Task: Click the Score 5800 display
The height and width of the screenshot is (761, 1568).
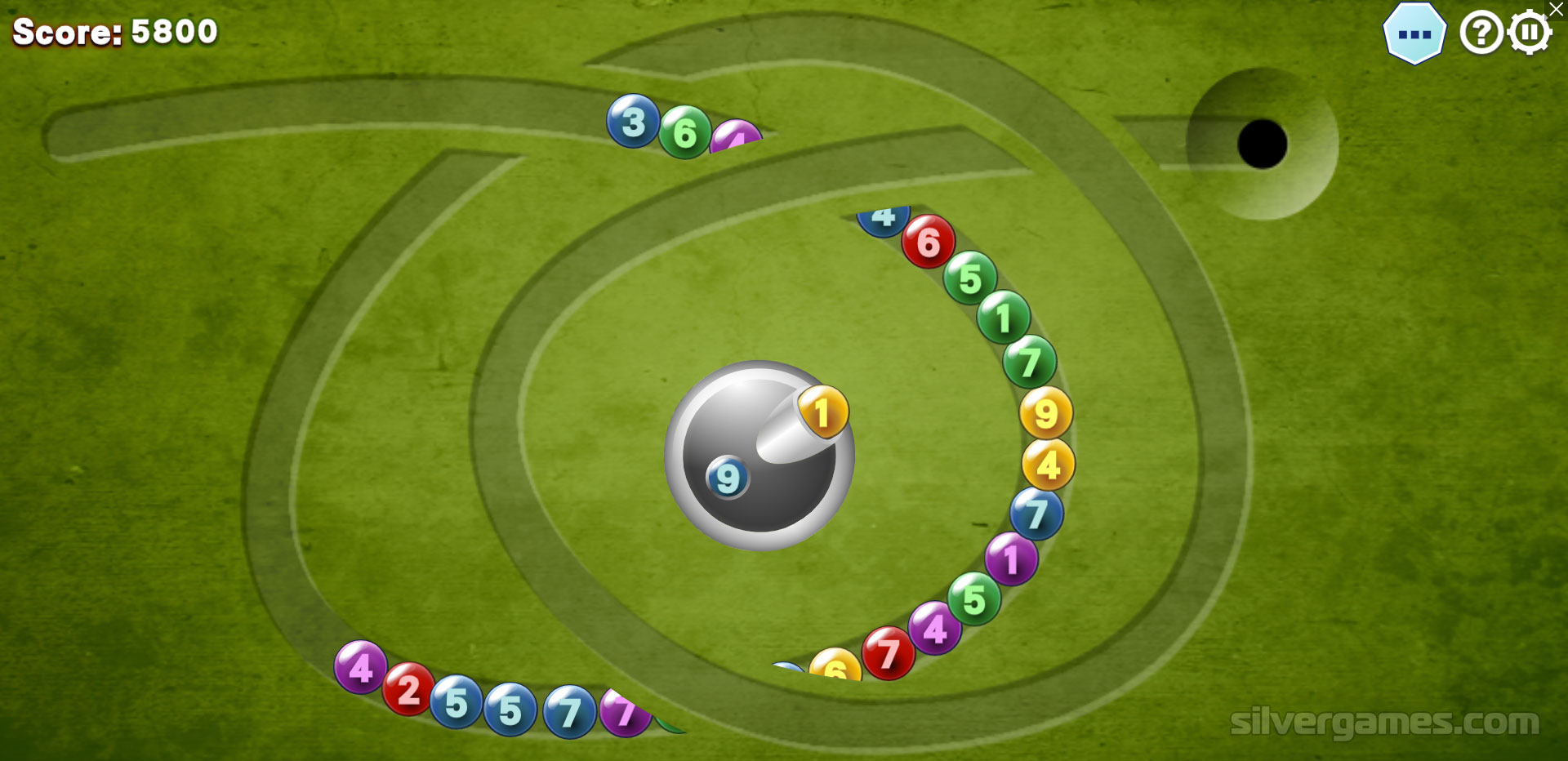Action: point(113,32)
